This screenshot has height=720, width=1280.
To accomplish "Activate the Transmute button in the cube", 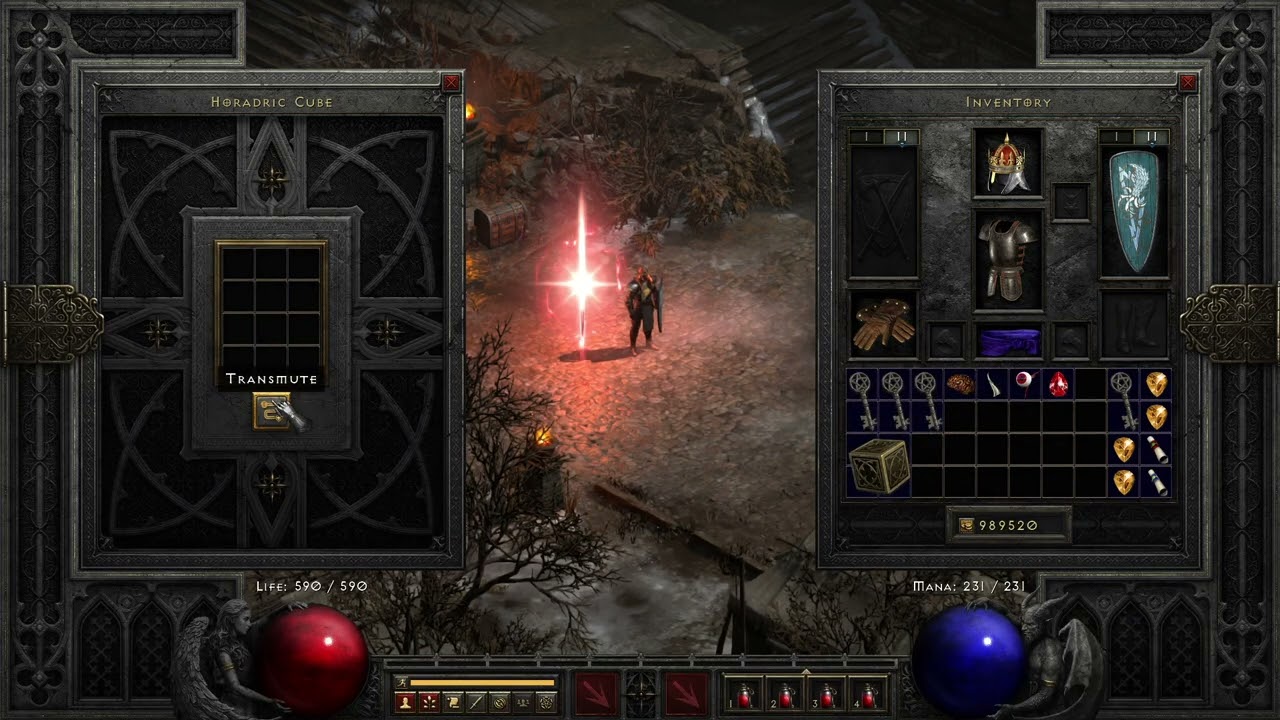I will pyautogui.click(x=271, y=410).
